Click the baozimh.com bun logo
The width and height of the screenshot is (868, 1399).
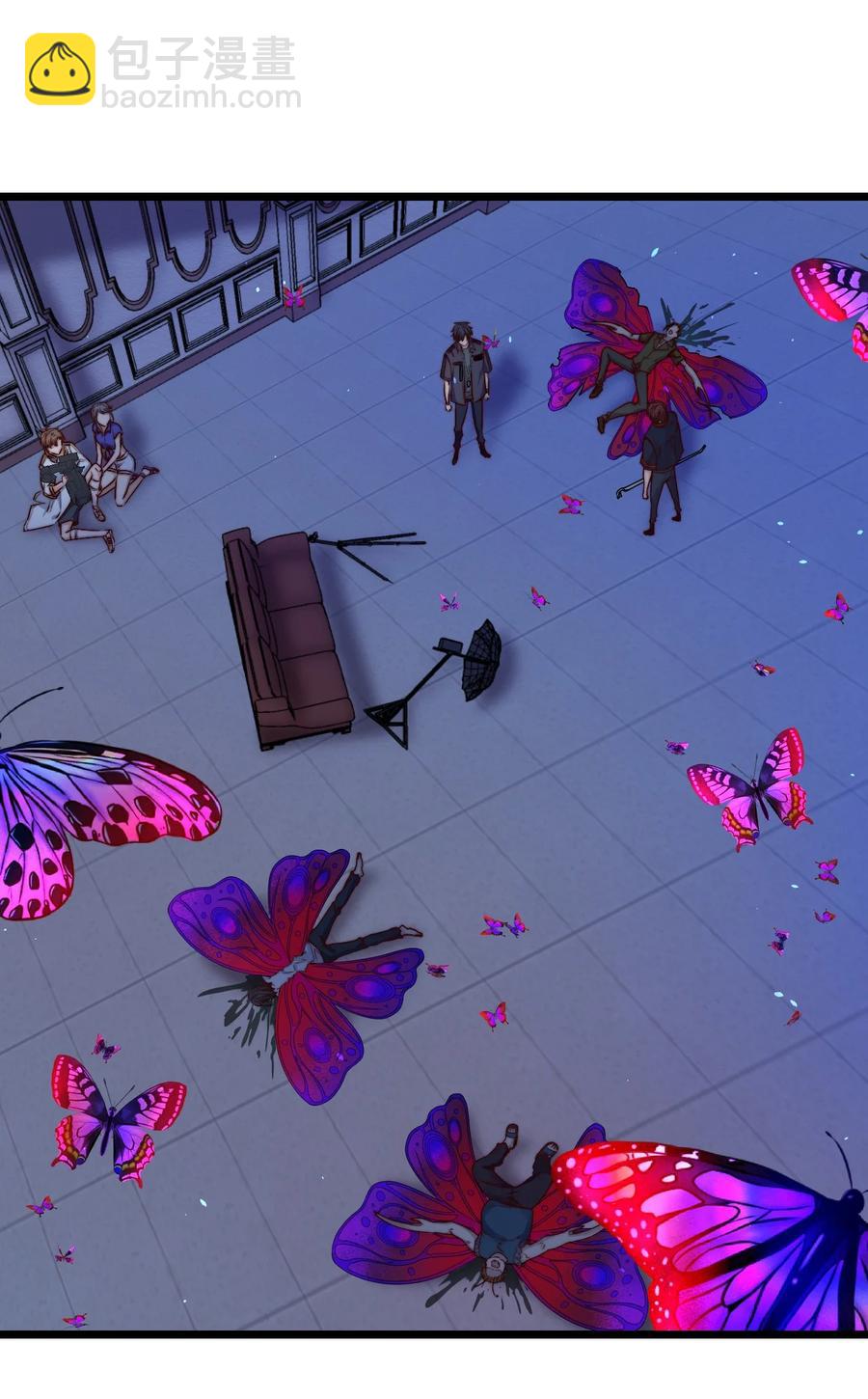[60, 69]
